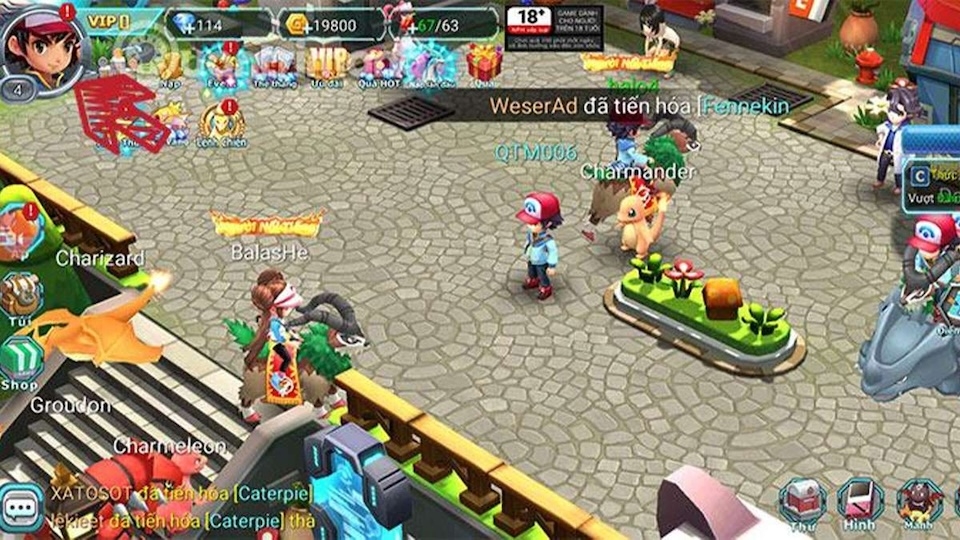This screenshot has width=960, height=540.
Task: Open the player avatar profile
Action: 42,45
